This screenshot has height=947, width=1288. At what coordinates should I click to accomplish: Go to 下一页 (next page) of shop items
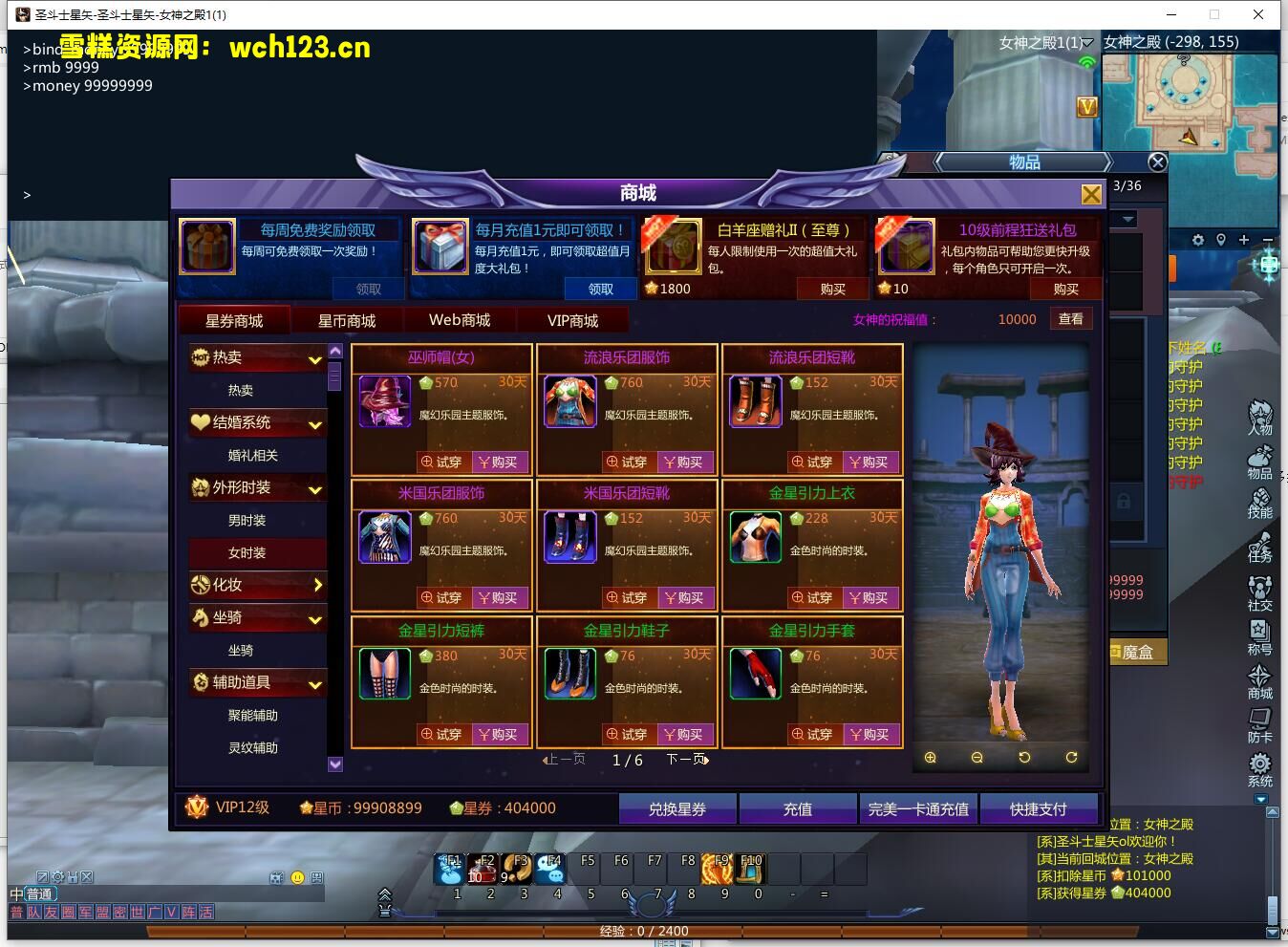686,758
